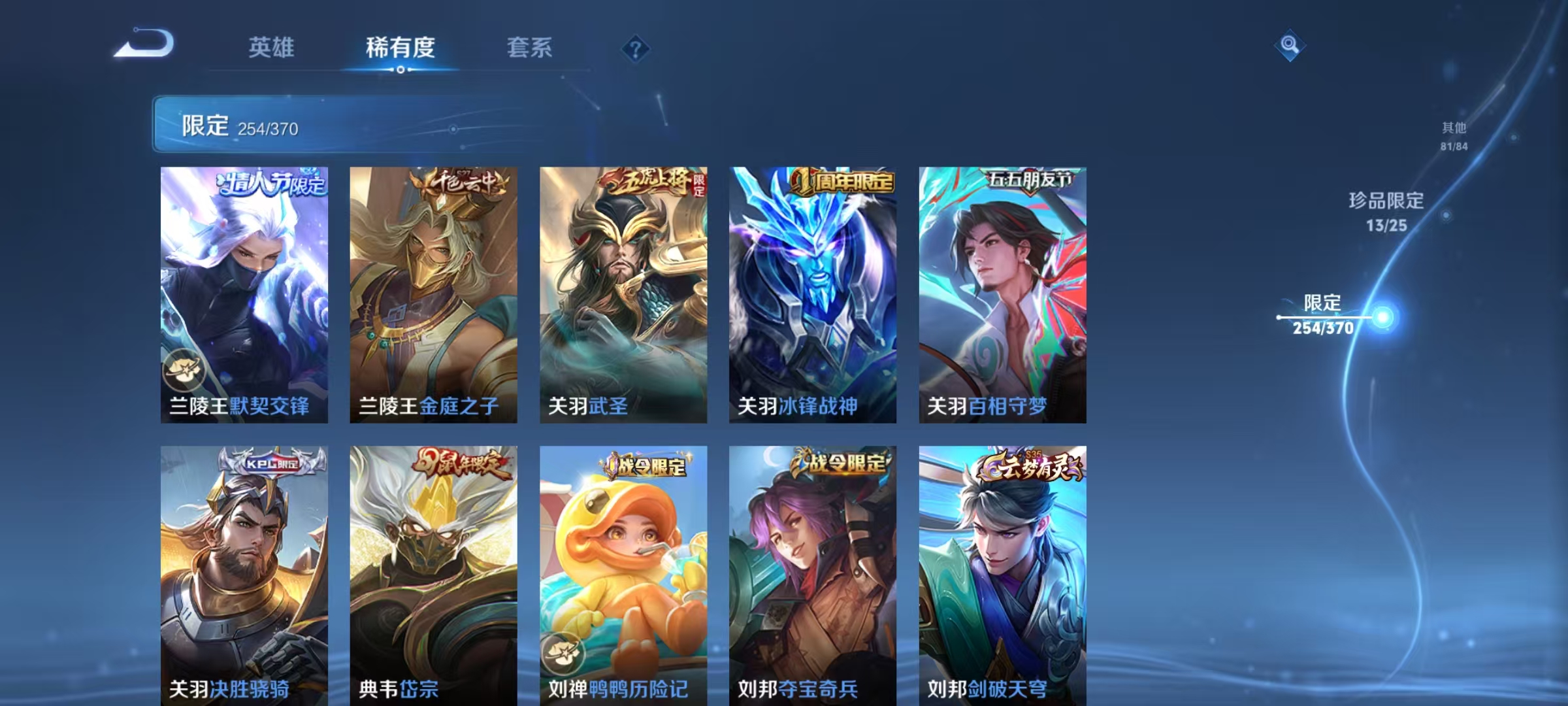Screen dimensions: 1568x706
Task: Click the 情人节限定 banner on 兰陵王 skin
Action: point(268,184)
